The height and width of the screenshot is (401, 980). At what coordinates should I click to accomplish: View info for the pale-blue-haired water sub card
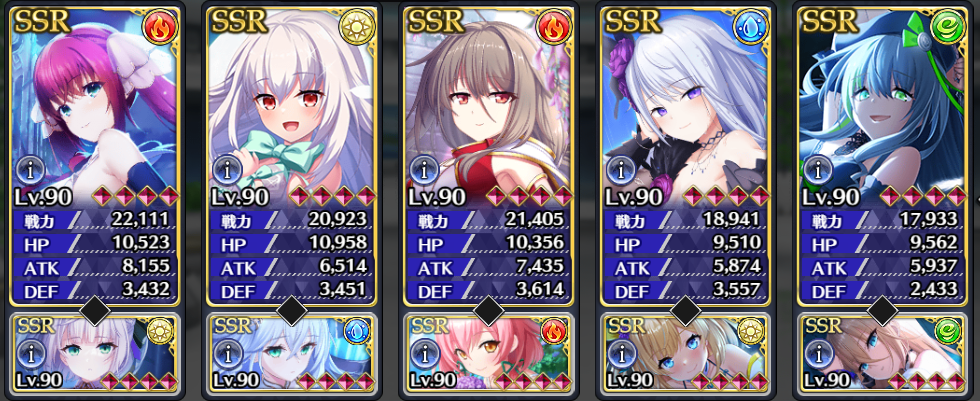tap(226, 352)
